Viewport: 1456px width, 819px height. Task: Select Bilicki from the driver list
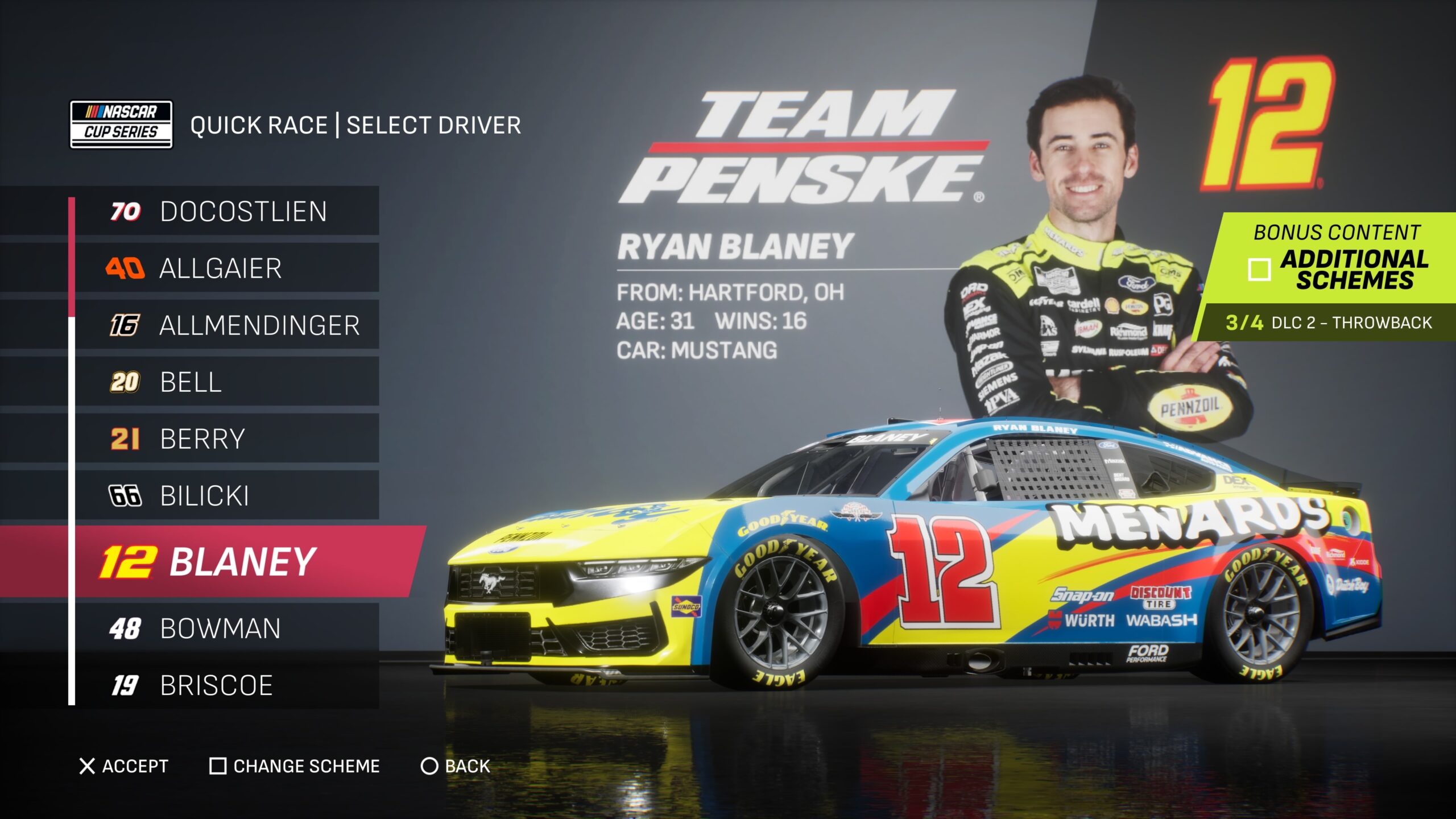(x=227, y=495)
